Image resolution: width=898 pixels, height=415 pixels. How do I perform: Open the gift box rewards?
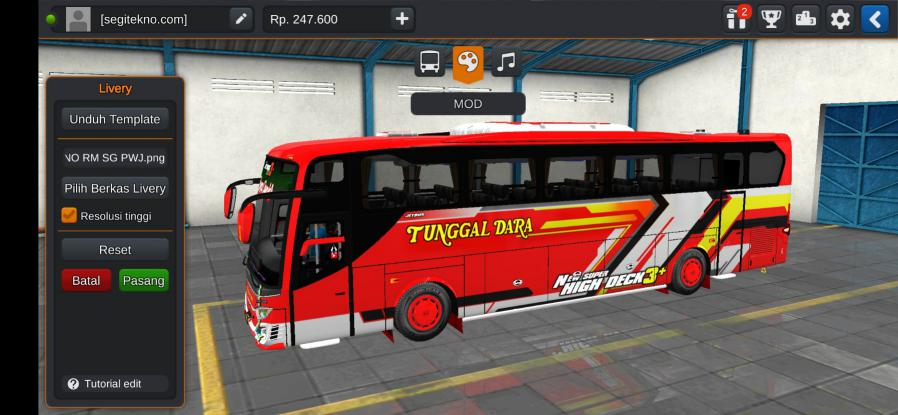click(736, 18)
